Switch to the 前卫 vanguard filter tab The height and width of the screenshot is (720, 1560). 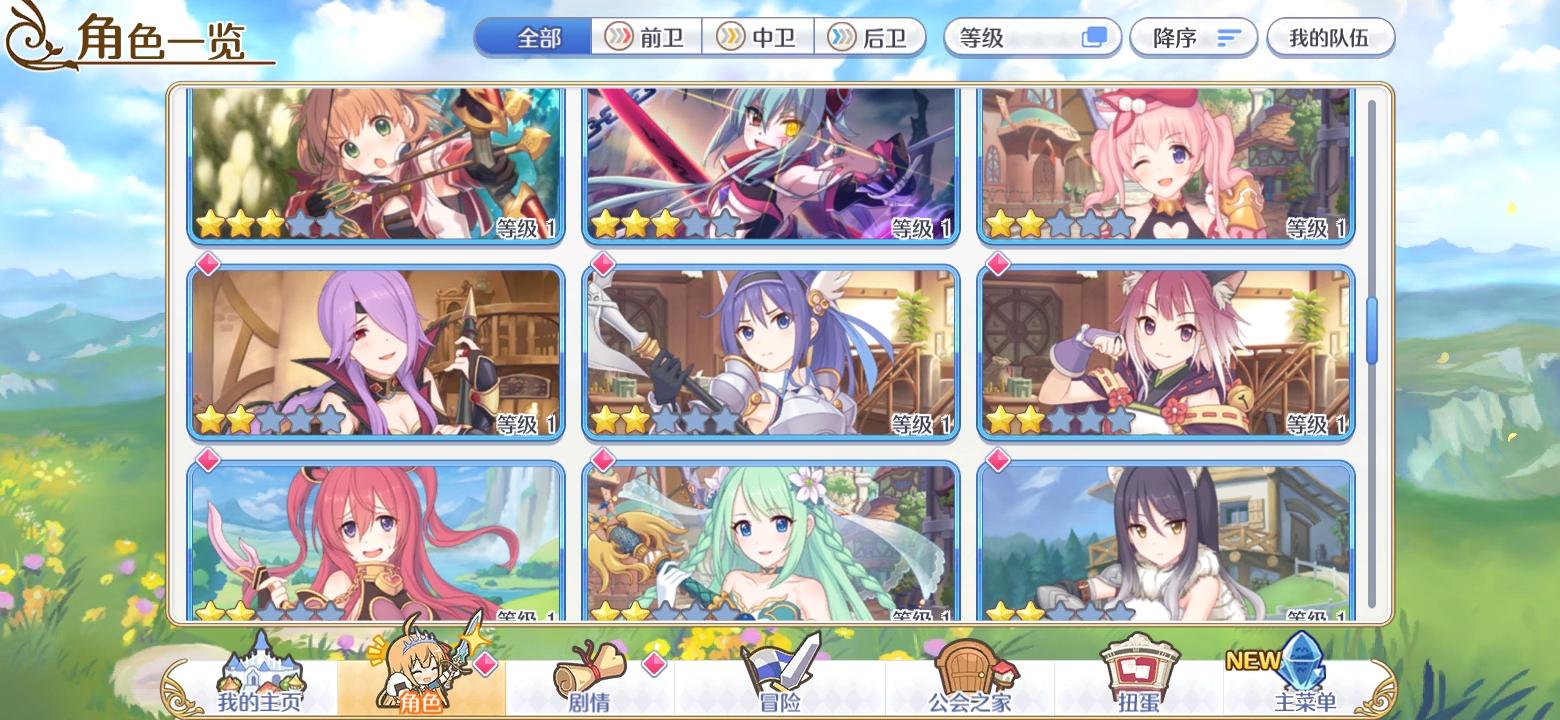click(649, 37)
